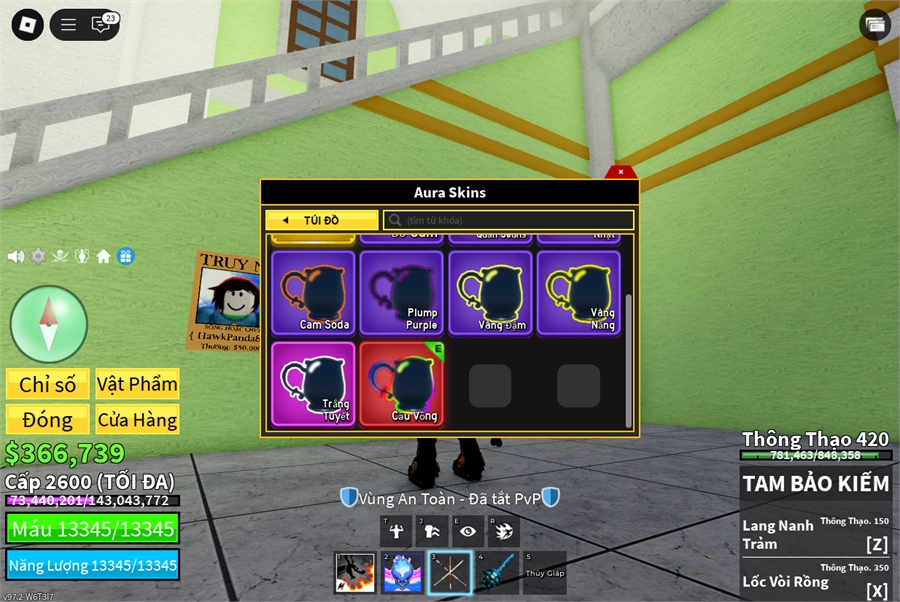Image resolution: width=900 pixels, height=602 pixels.
Task: Choose the Plump Purple aura skin
Action: point(401,292)
